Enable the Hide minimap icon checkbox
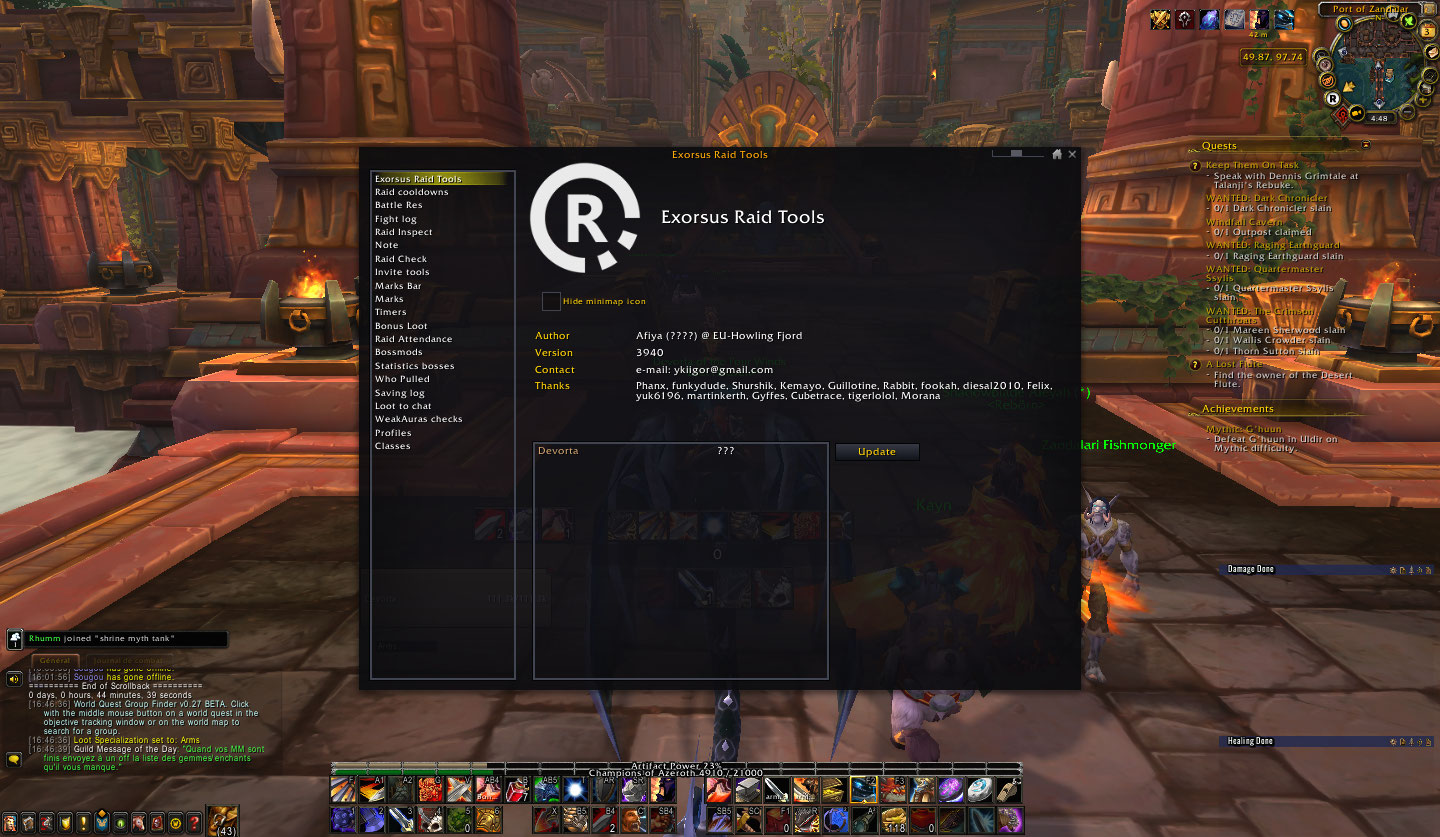 coord(551,300)
